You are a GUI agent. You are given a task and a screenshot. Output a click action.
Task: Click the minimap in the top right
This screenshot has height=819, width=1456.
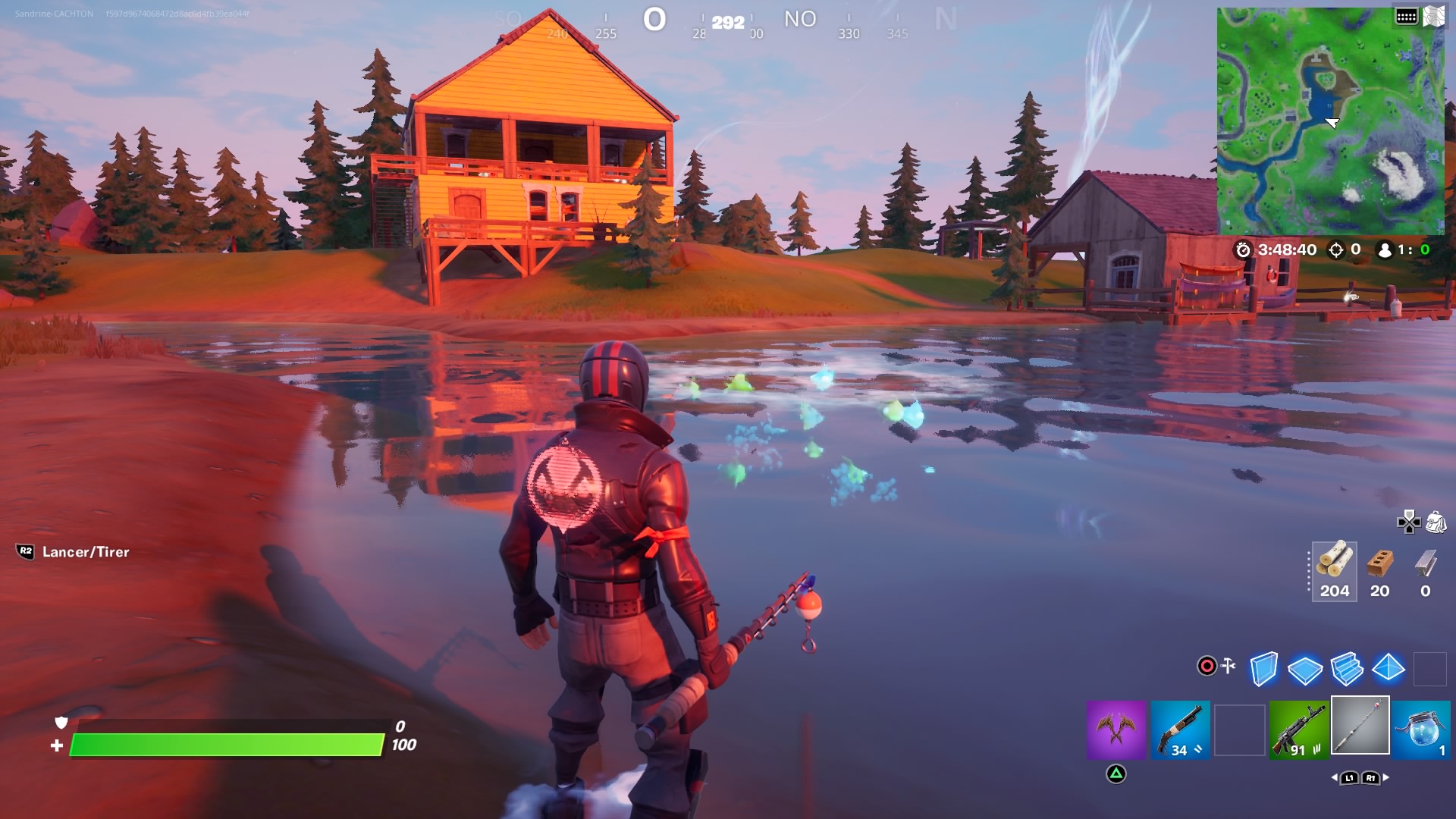(1332, 118)
